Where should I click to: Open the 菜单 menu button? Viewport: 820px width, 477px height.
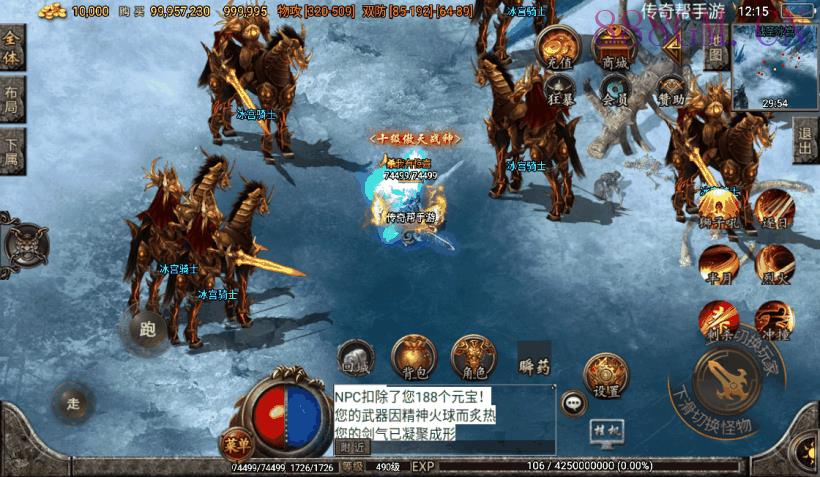click(235, 443)
